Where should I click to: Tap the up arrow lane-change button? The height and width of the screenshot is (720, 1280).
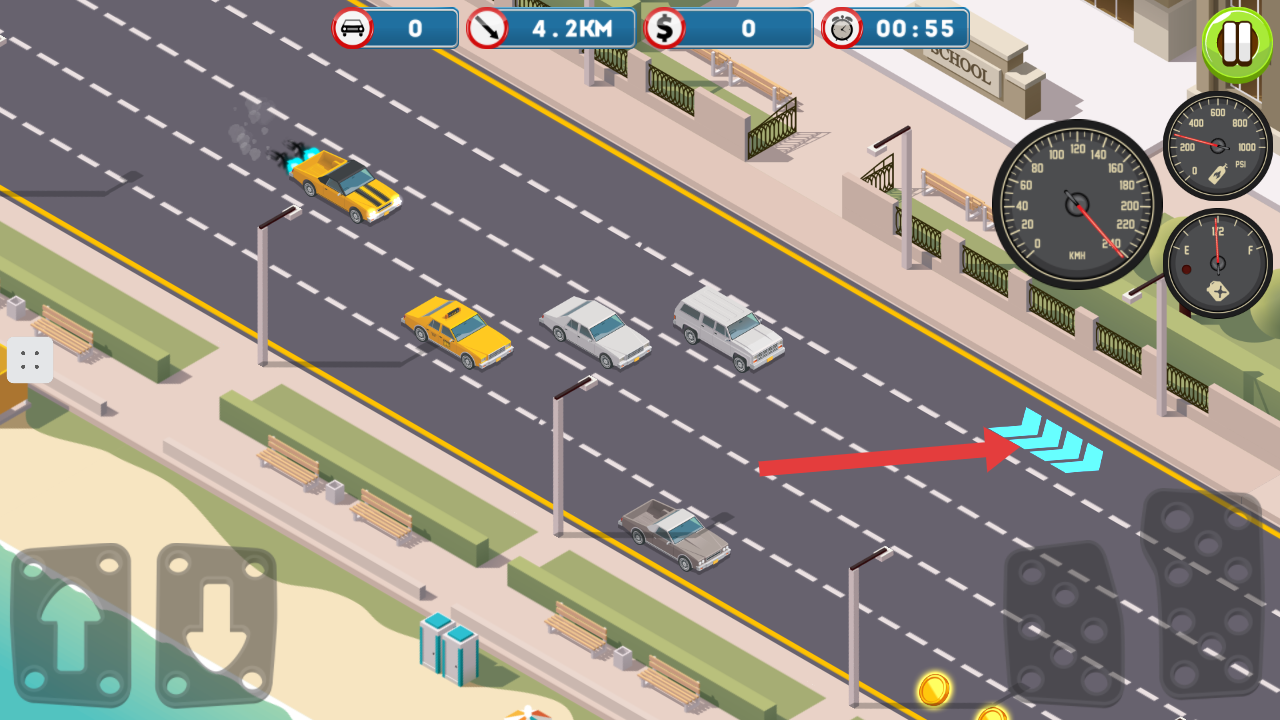click(x=70, y=625)
